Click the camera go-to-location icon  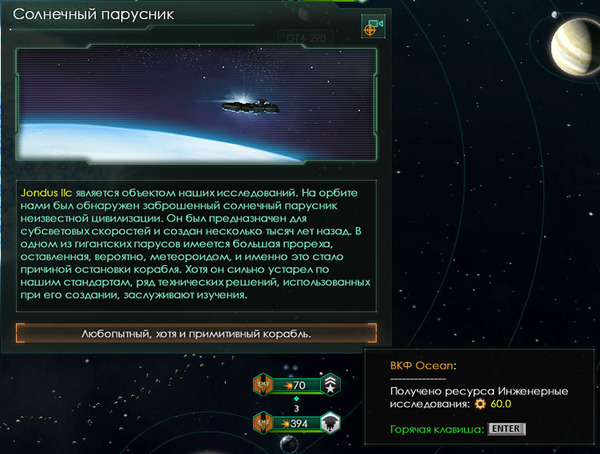373,27
